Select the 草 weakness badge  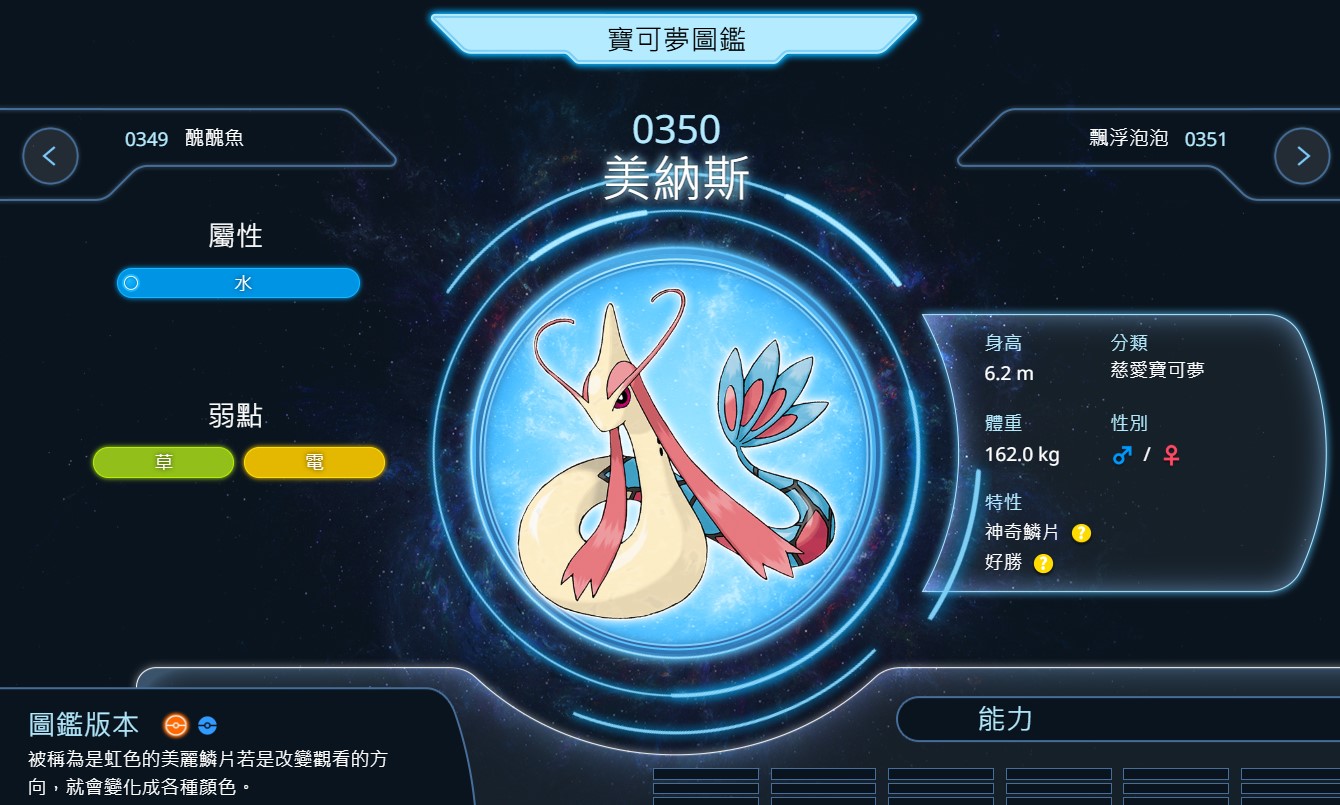[163, 462]
